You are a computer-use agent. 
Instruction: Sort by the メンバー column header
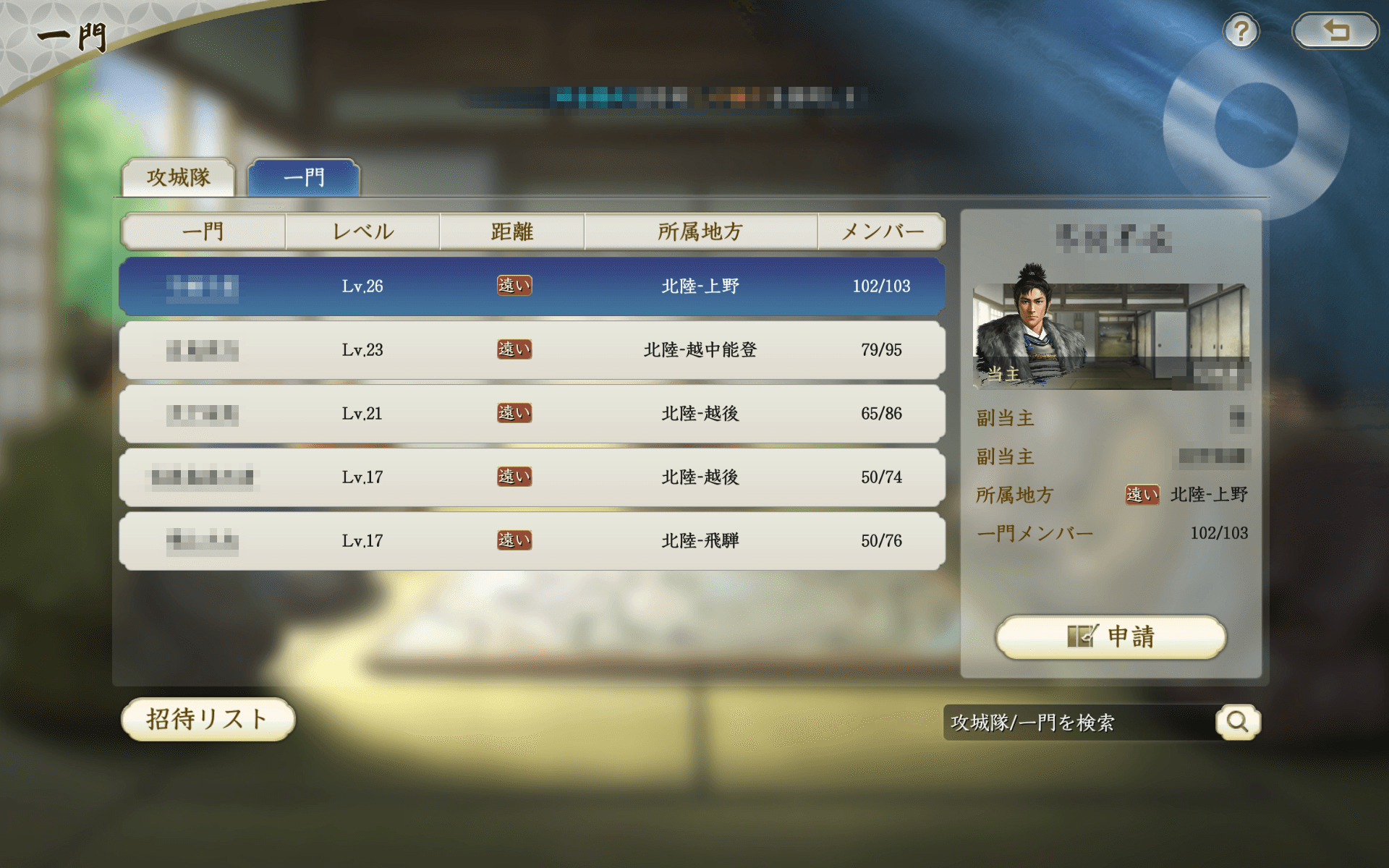pyautogui.click(x=881, y=231)
